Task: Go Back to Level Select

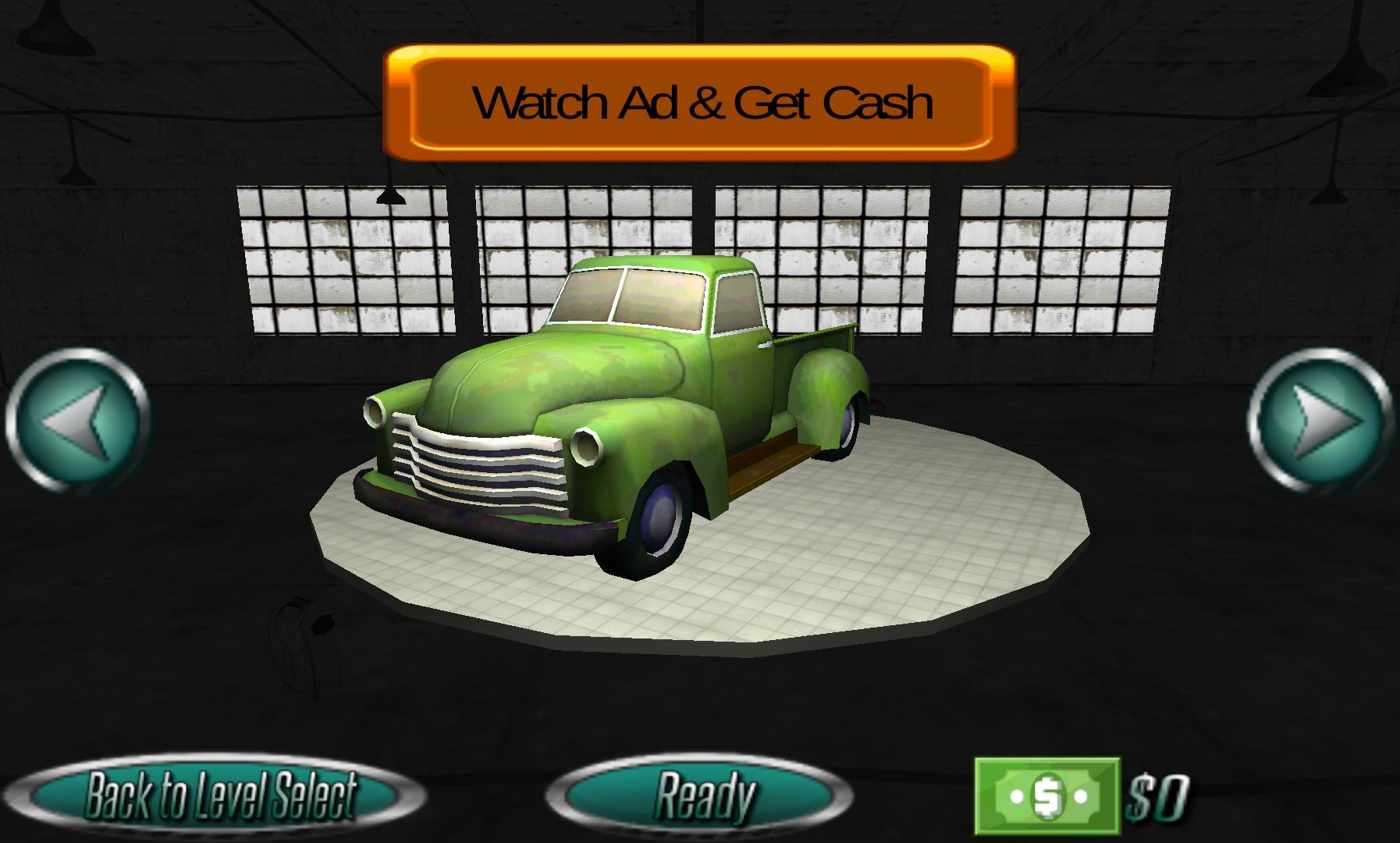Action: click(220, 795)
